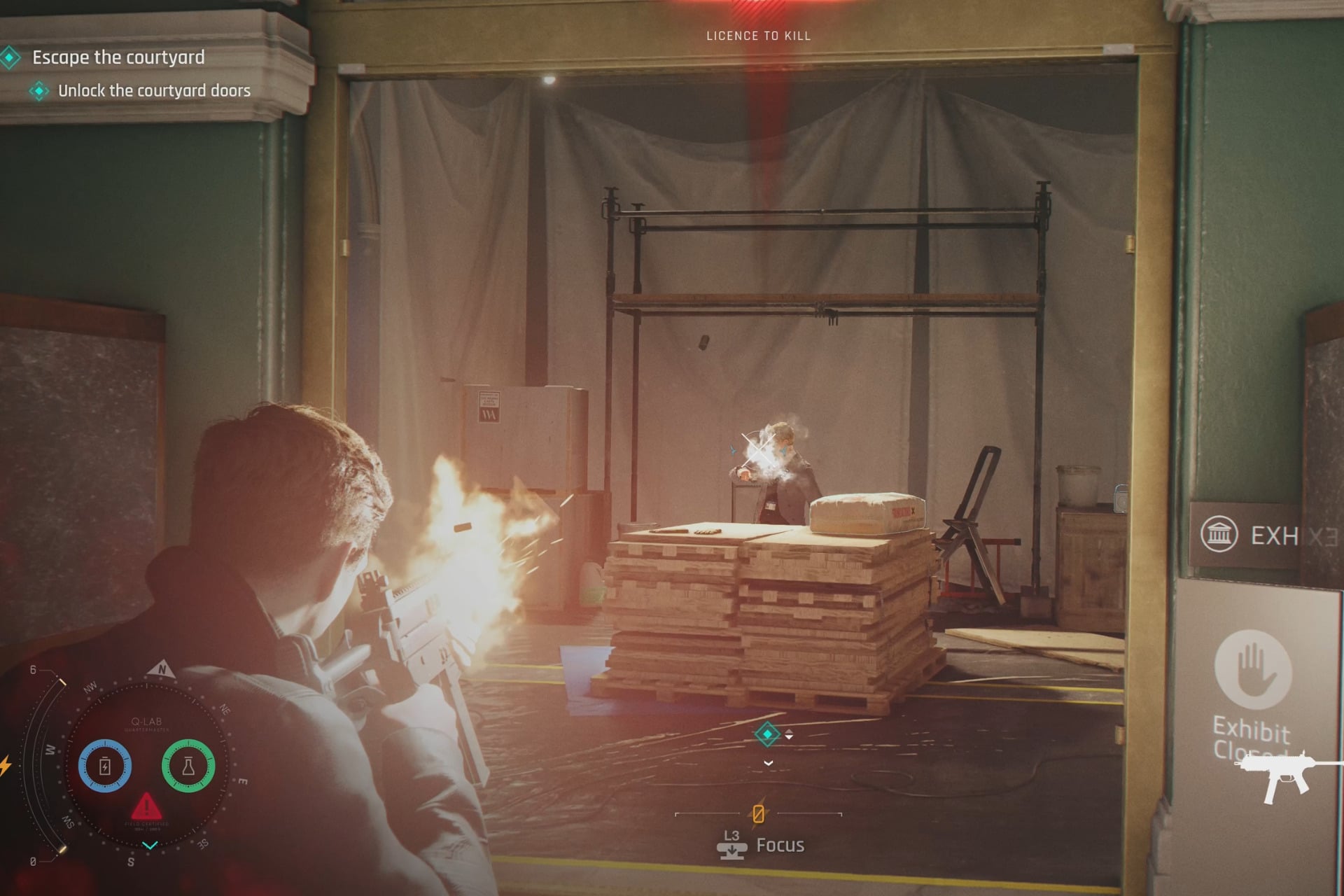Click the orange zero lightning counter

758,814
